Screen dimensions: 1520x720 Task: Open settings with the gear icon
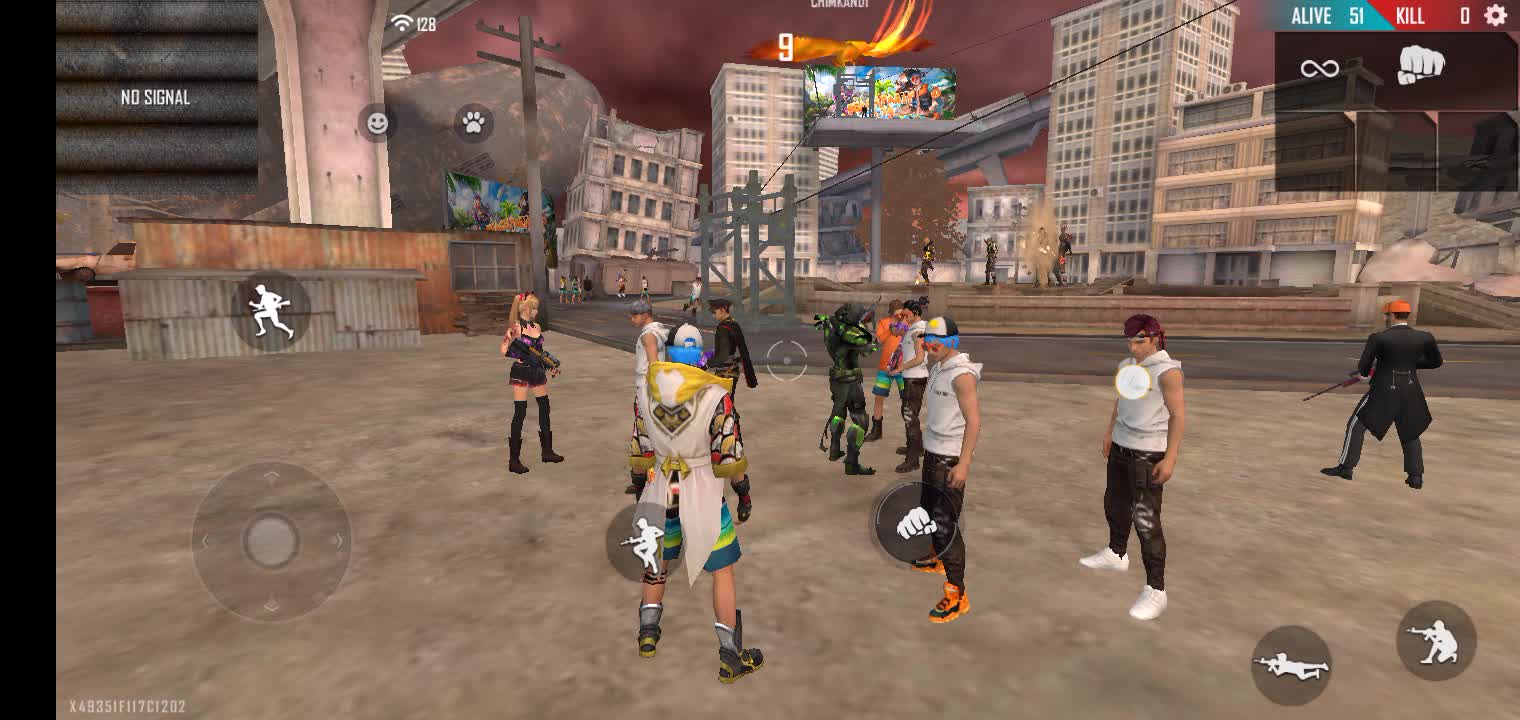click(x=1495, y=15)
